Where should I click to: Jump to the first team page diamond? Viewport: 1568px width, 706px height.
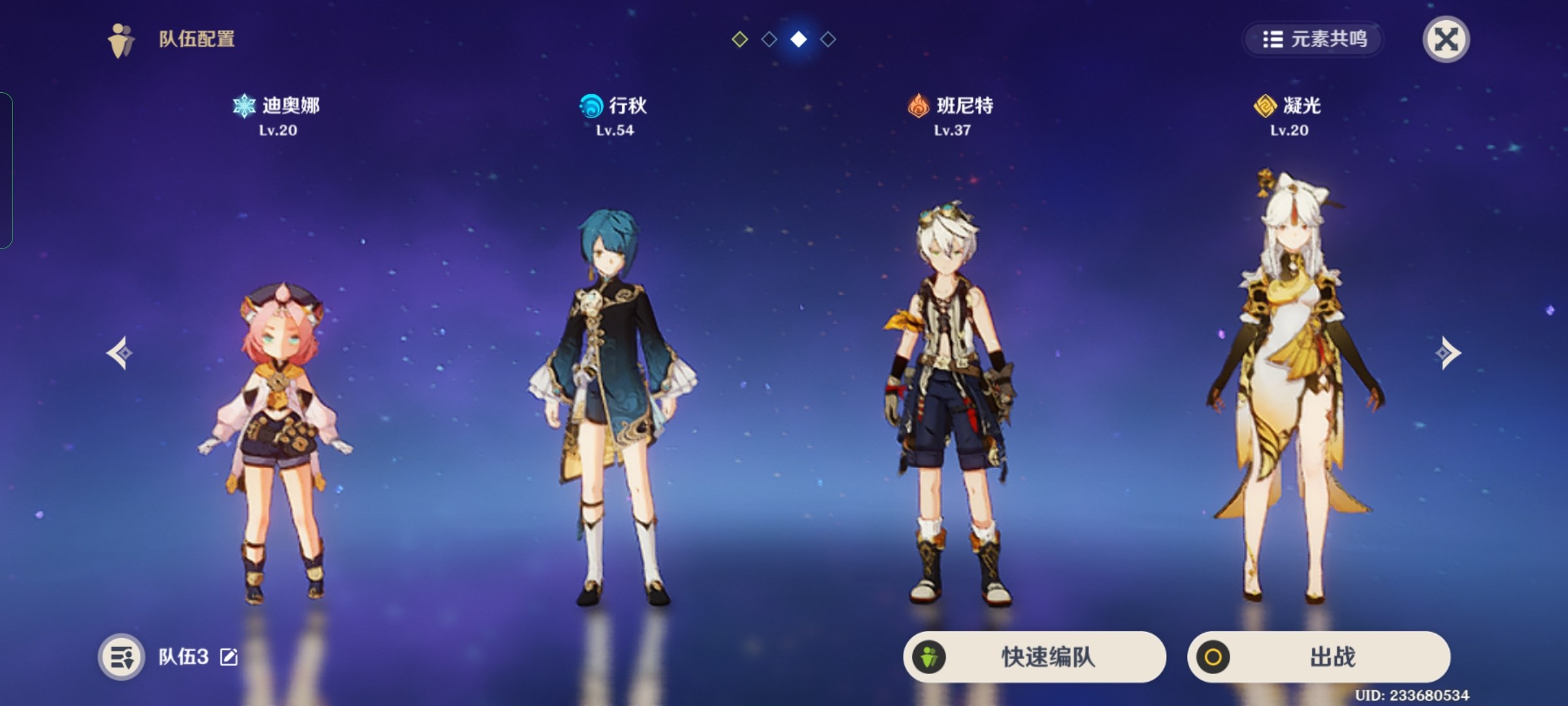tap(740, 39)
